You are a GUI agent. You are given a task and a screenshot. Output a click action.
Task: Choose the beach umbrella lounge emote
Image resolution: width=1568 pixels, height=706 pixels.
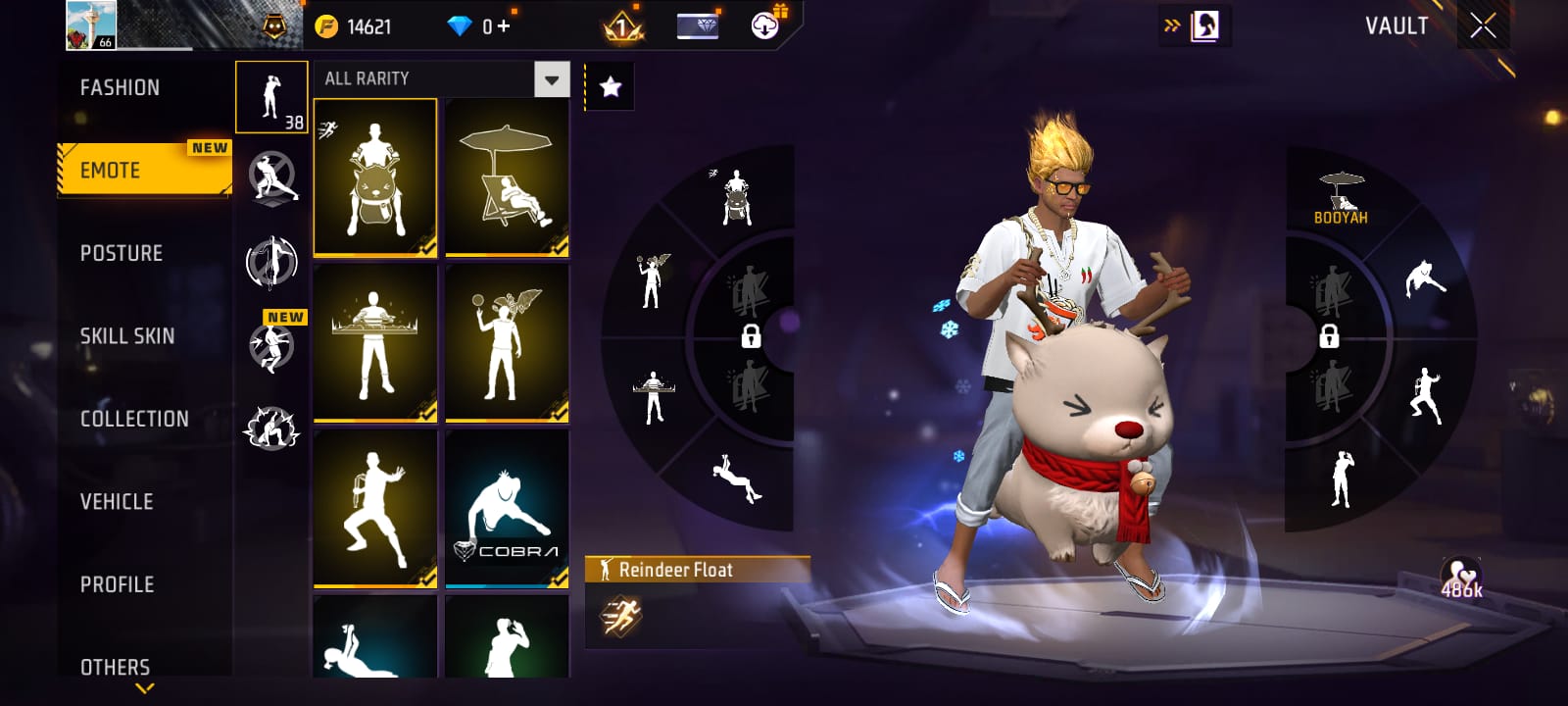tap(507, 177)
